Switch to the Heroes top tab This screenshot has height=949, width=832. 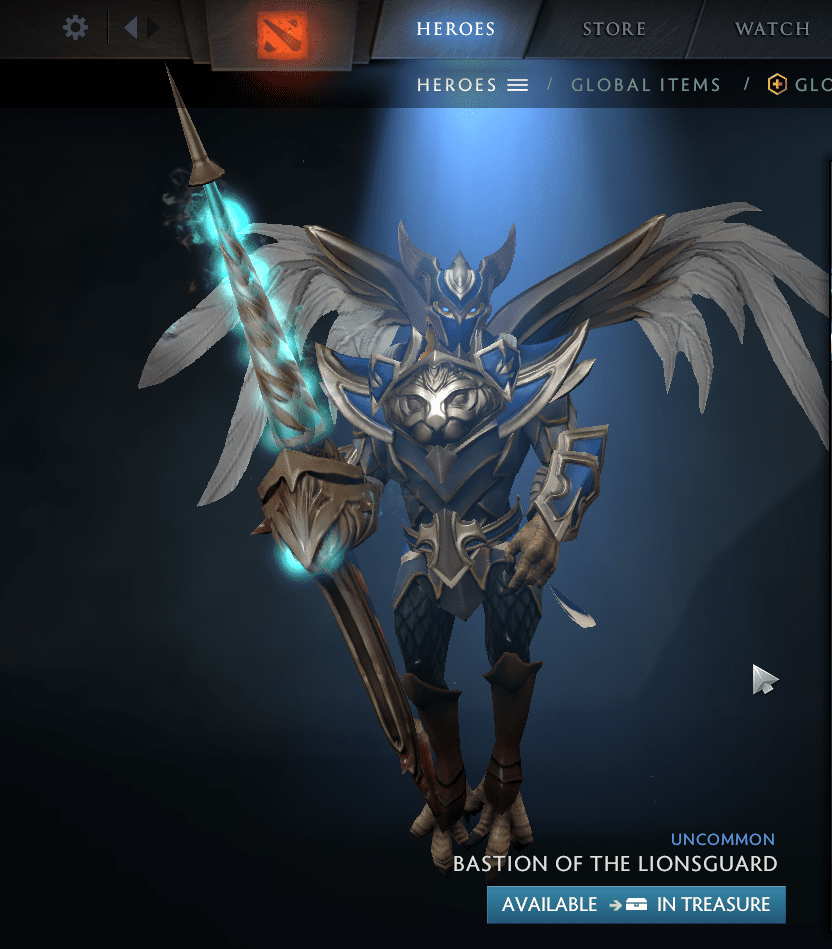455,28
